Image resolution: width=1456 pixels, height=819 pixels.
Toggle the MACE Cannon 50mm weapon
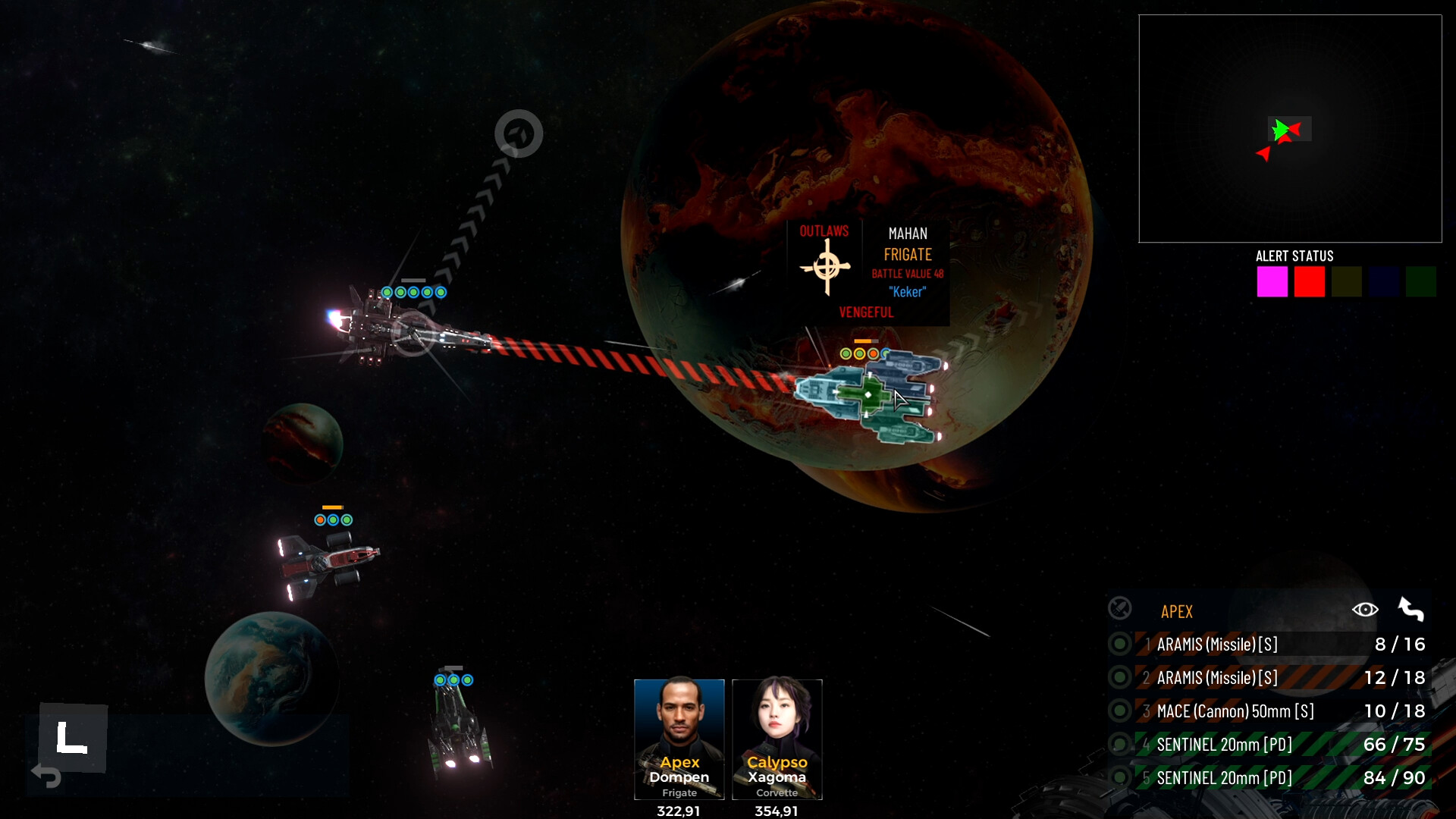coord(1119,711)
